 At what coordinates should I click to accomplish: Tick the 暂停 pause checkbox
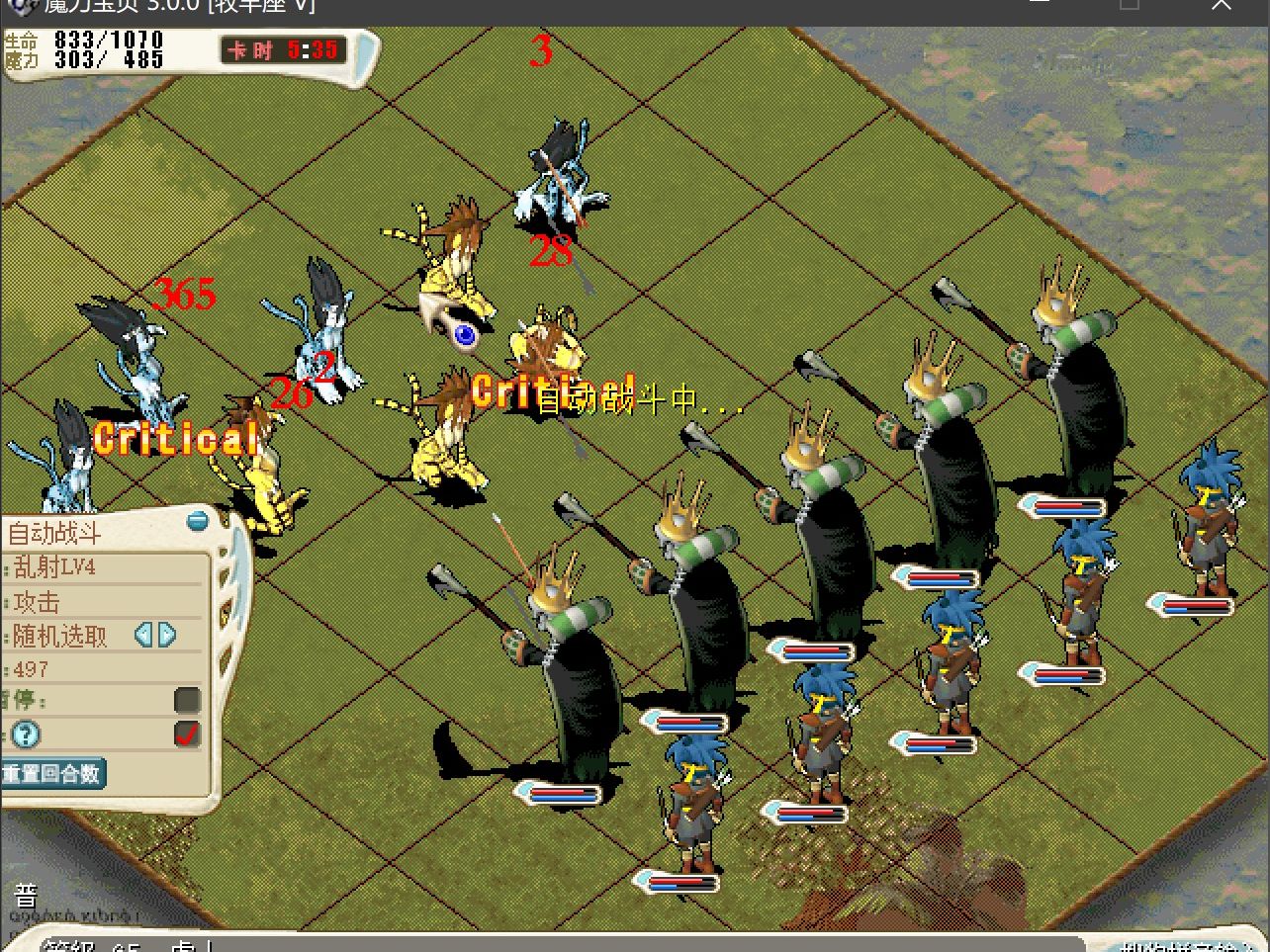pyautogui.click(x=187, y=700)
